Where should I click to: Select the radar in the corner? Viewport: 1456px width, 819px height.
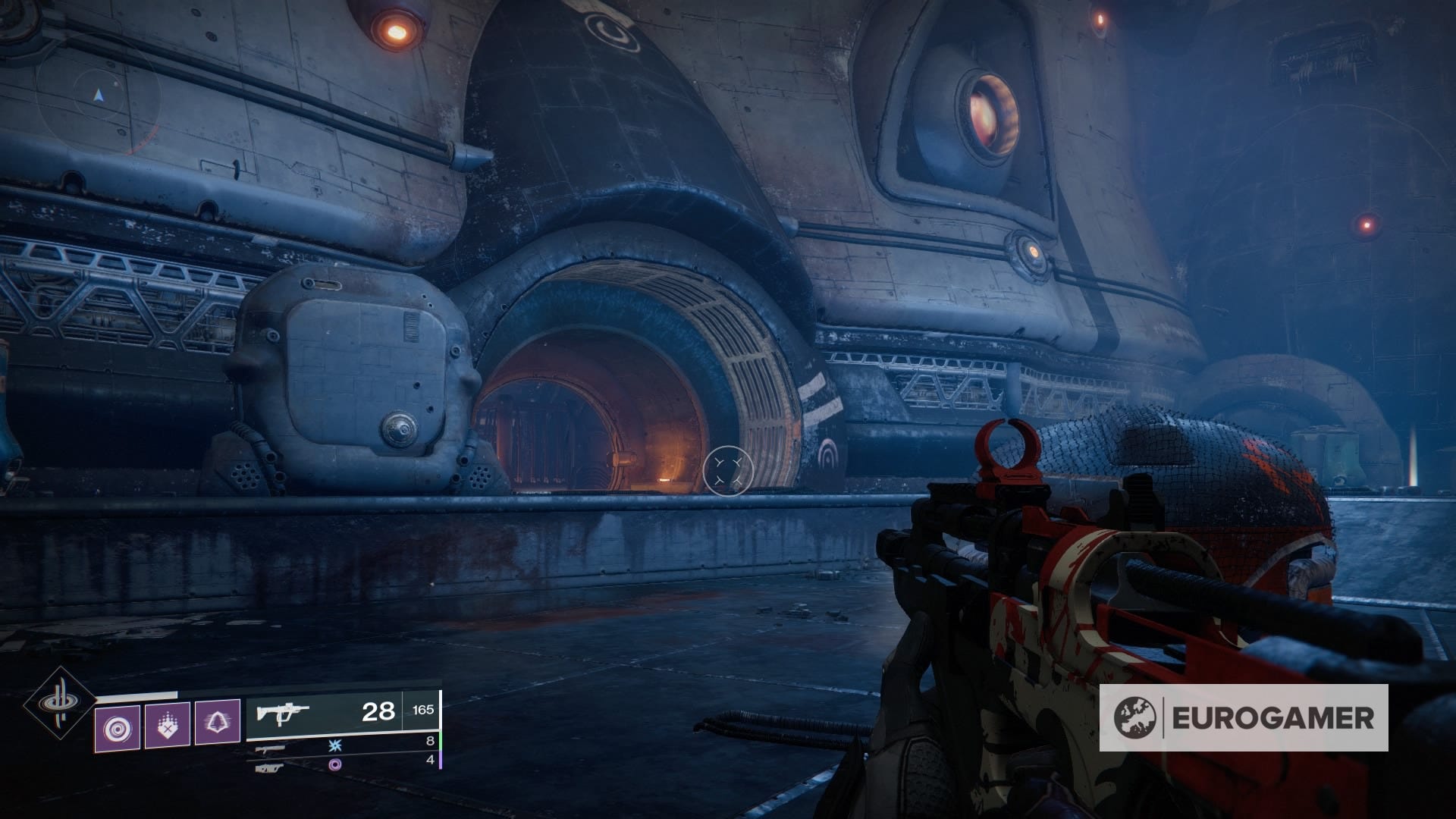(98, 97)
